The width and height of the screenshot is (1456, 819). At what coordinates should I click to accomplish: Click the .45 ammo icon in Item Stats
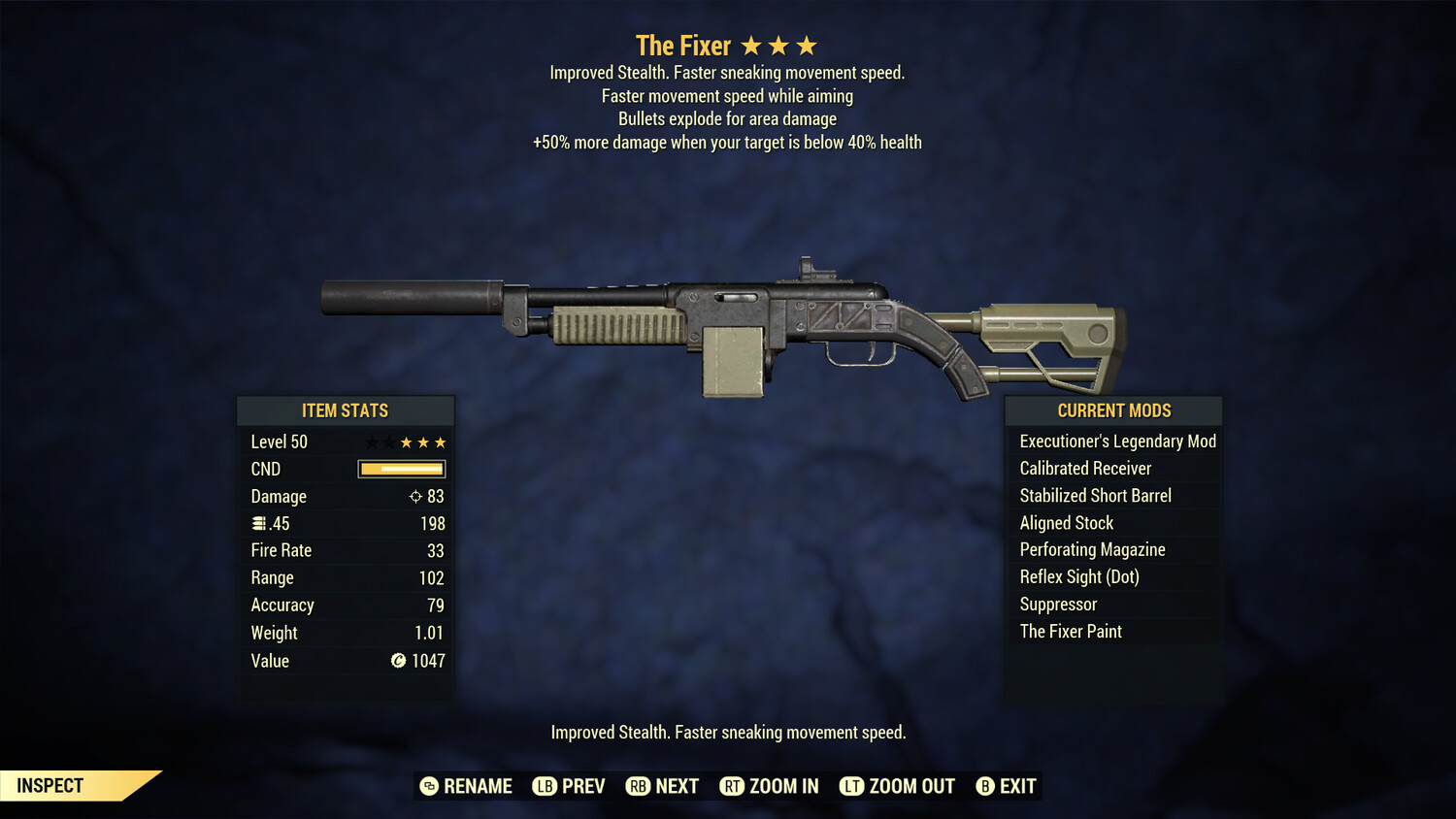click(x=259, y=523)
